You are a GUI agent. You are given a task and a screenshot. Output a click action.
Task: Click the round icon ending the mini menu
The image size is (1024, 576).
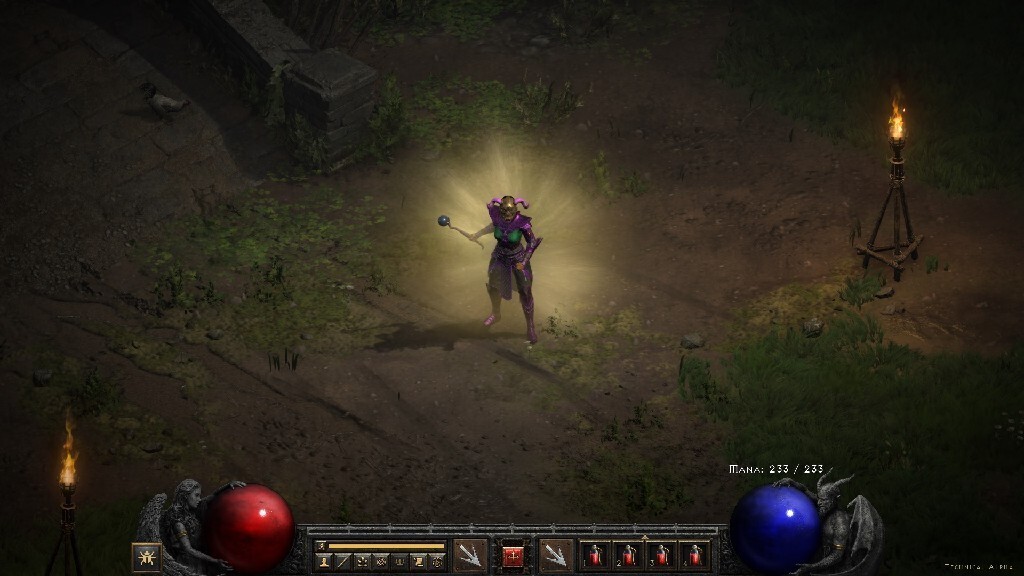click(438, 562)
